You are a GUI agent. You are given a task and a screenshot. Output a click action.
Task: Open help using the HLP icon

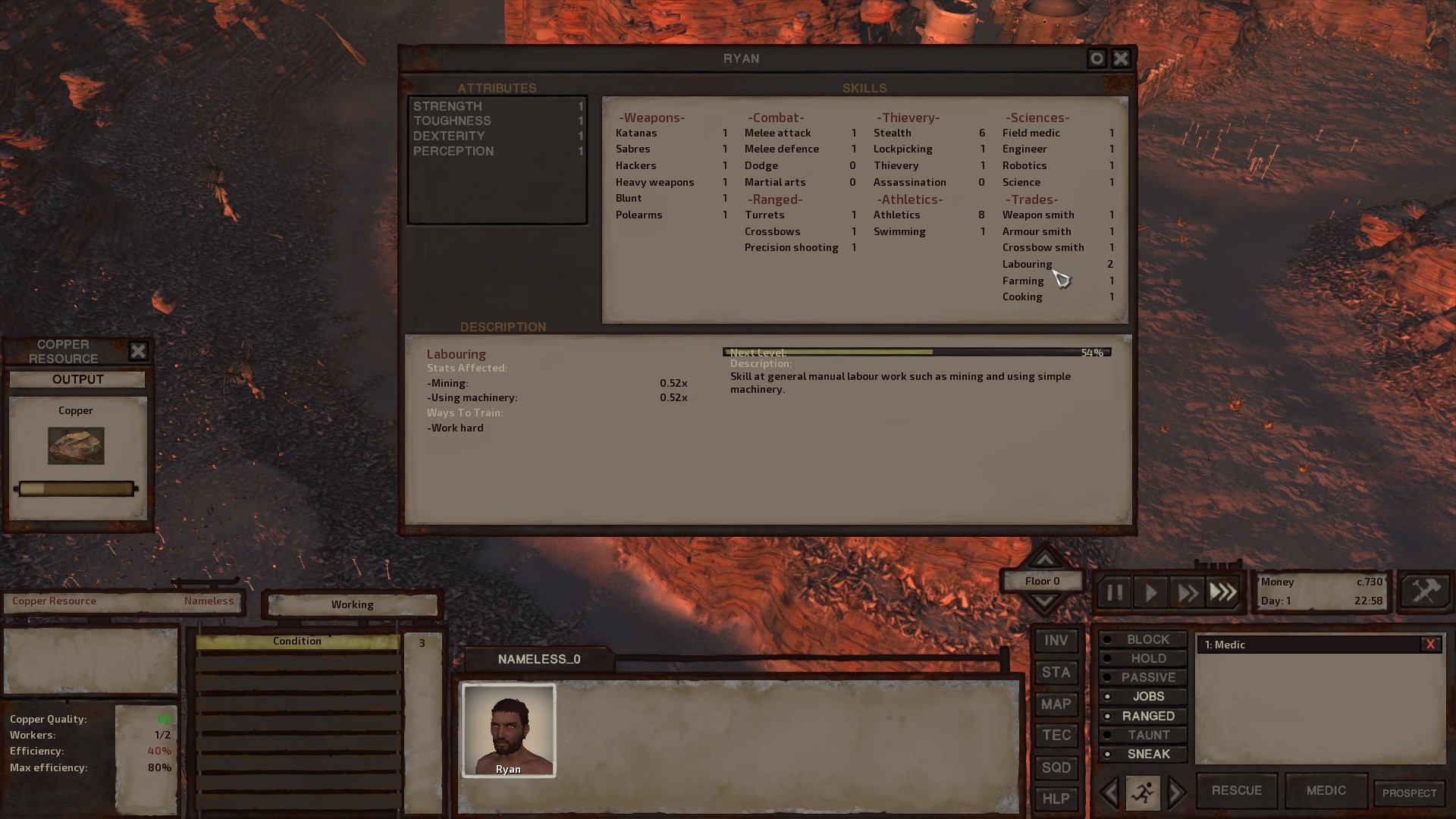point(1056,799)
